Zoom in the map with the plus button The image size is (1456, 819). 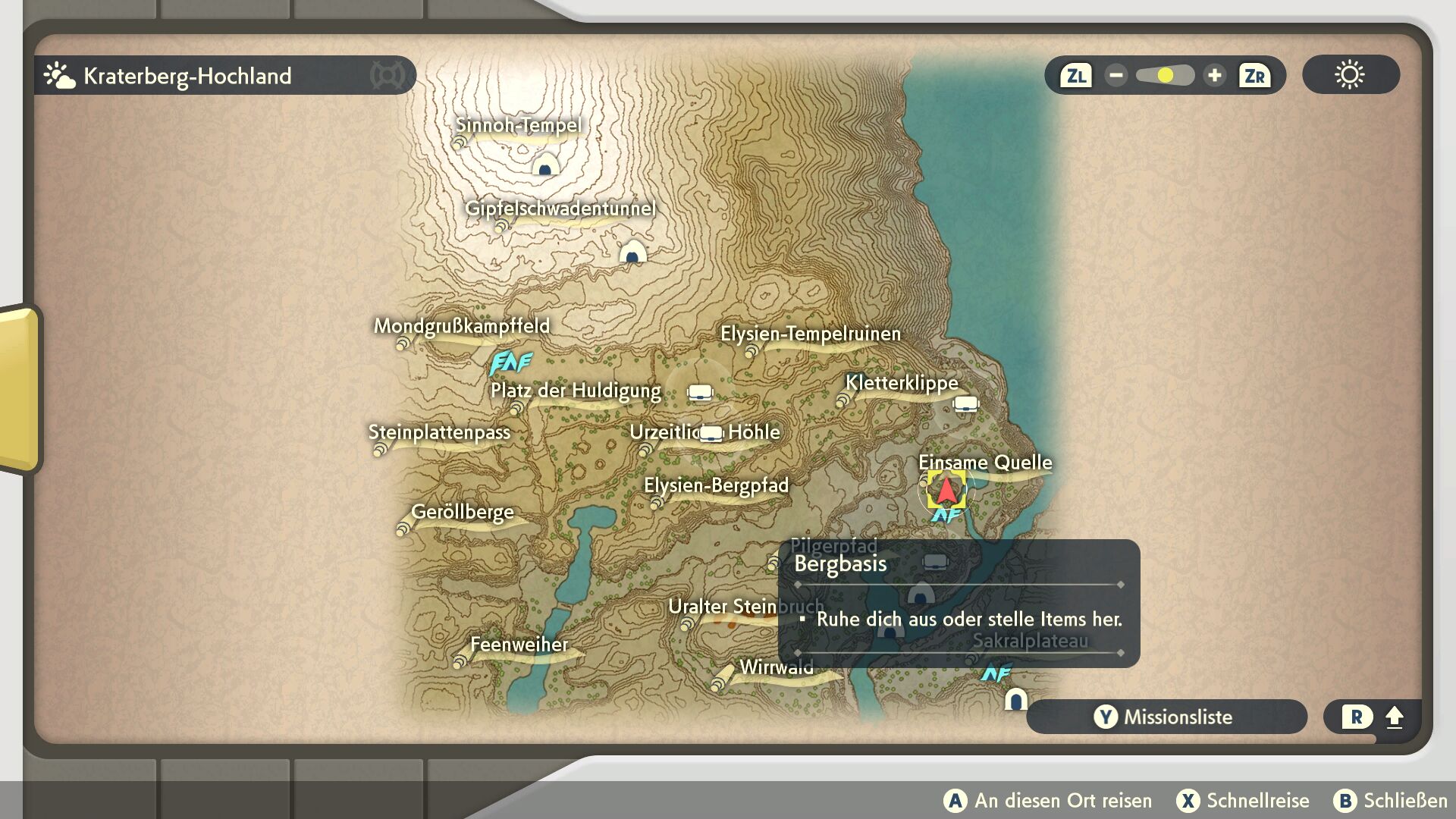tap(1214, 76)
